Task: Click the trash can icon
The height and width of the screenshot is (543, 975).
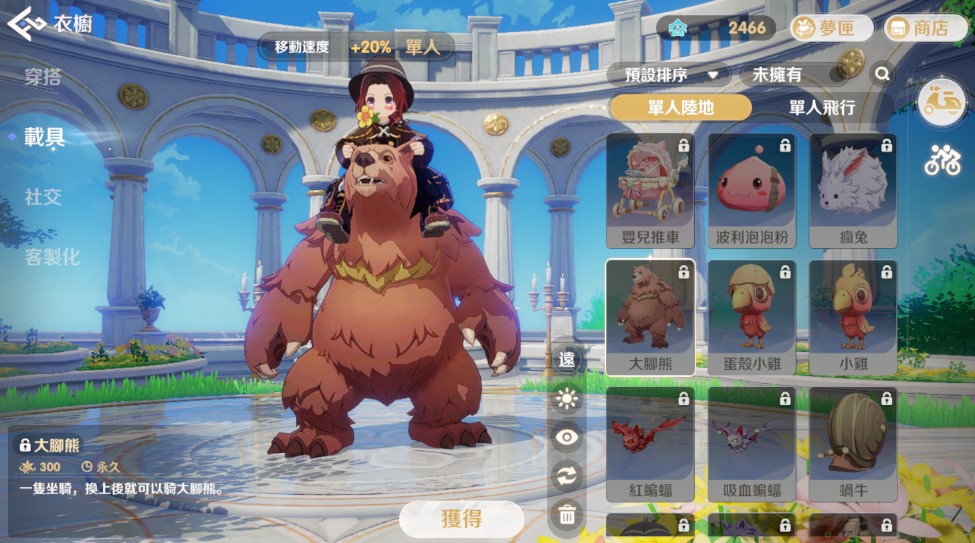Action: [567, 515]
